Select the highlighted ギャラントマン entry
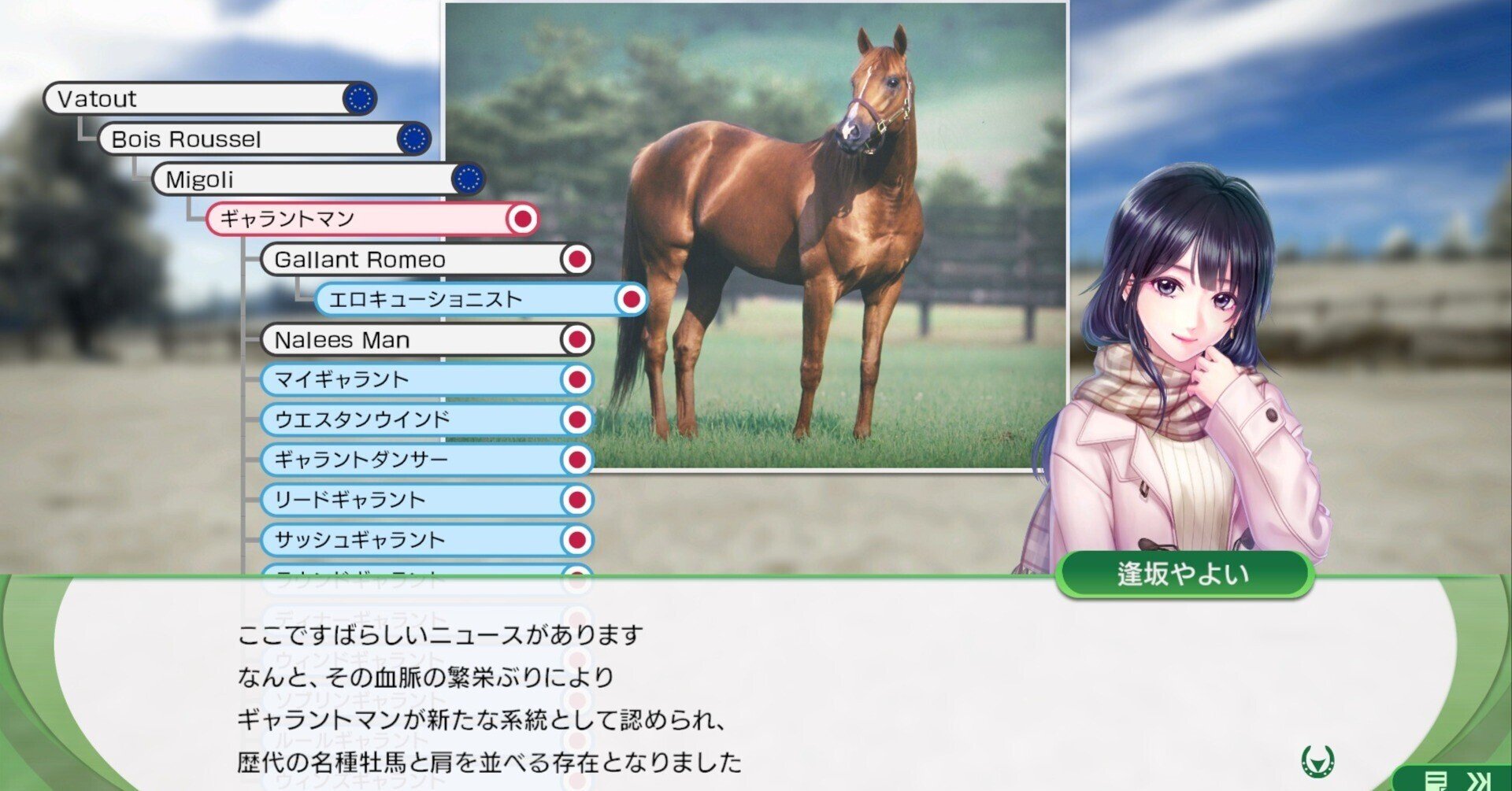This screenshot has height=791, width=1512. coord(331,220)
